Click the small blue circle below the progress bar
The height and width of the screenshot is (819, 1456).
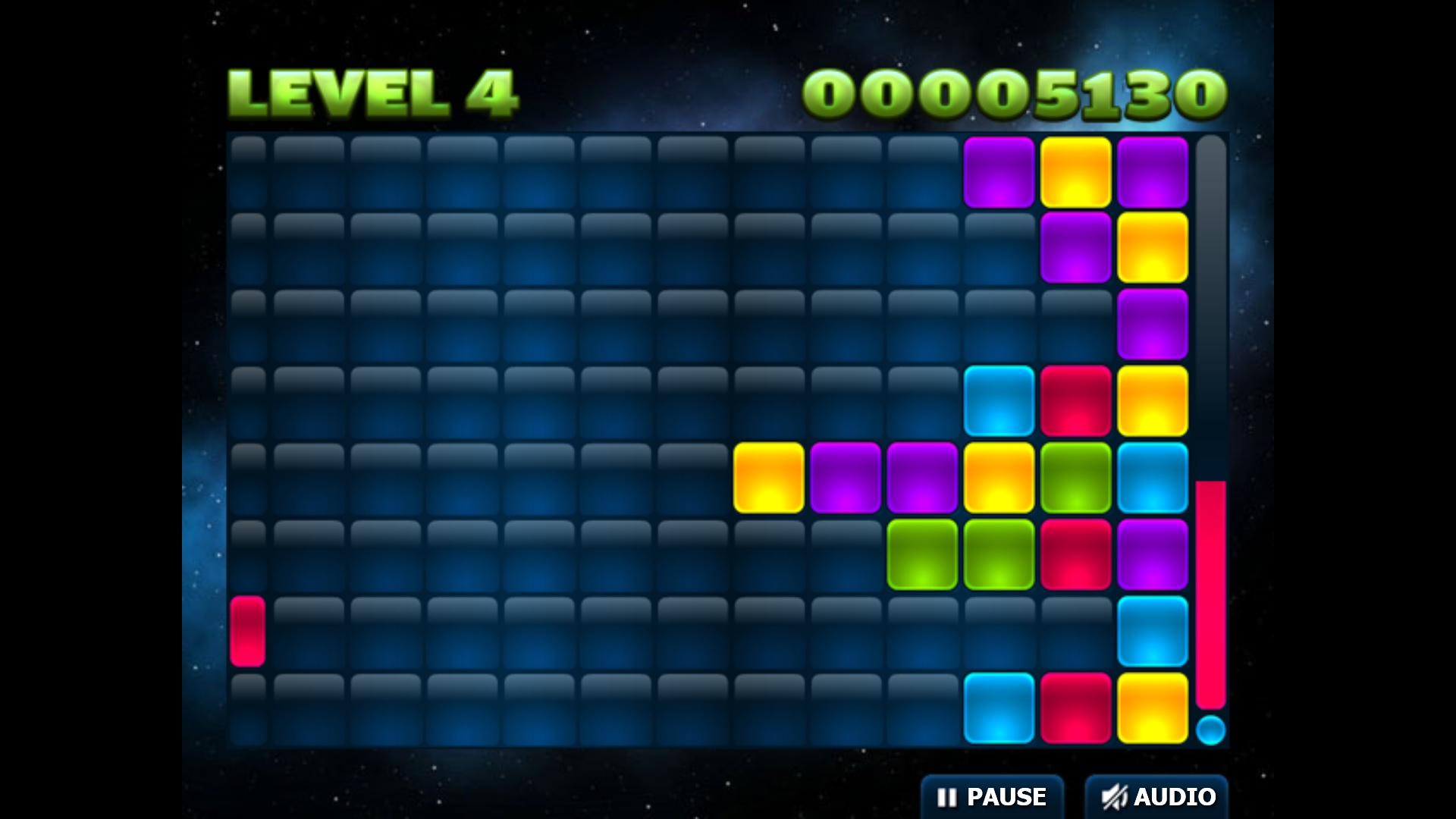tap(1211, 730)
